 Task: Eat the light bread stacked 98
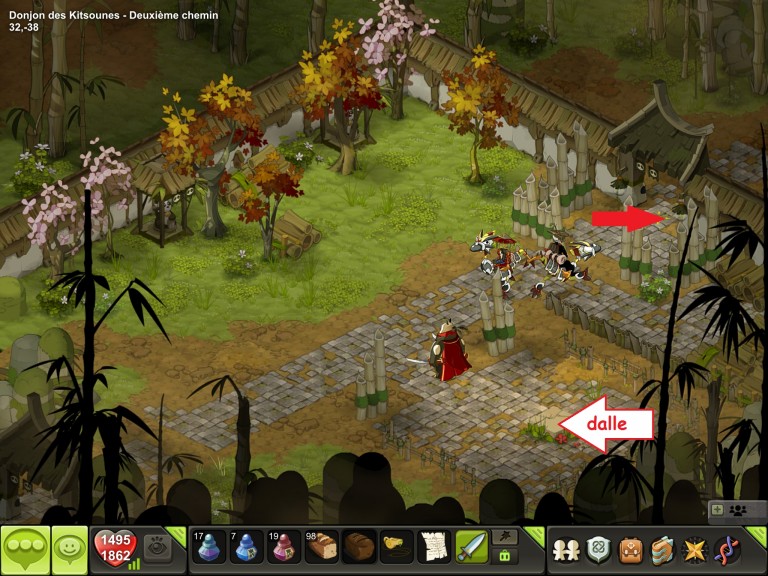[322, 547]
